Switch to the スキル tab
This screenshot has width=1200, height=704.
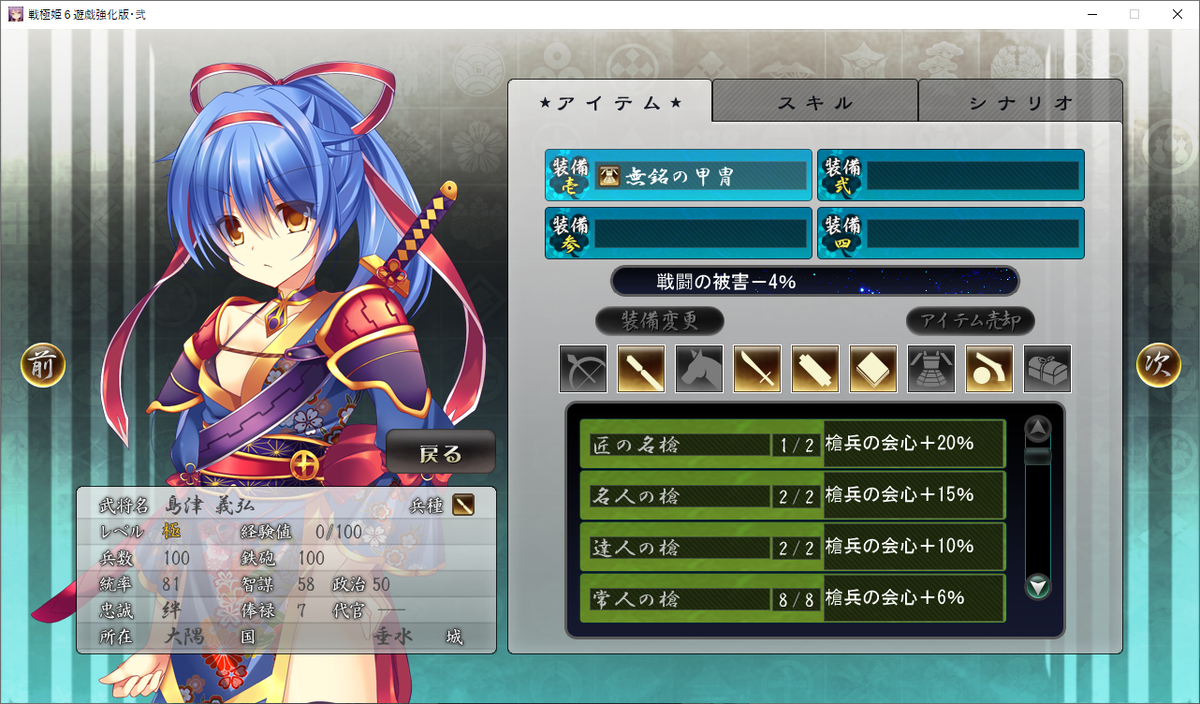pyautogui.click(x=815, y=102)
